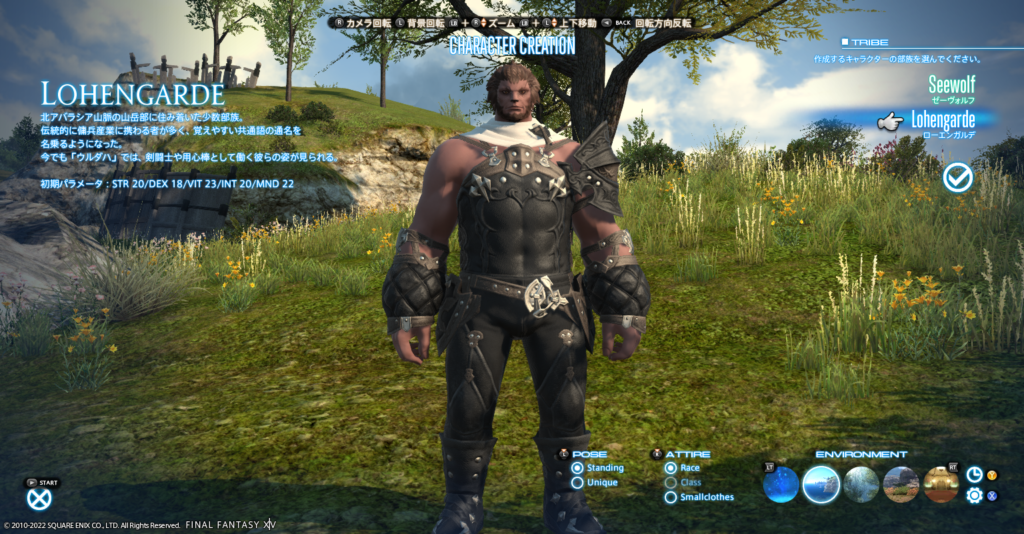Choose the Lohengarde tribe entry
The height and width of the screenshot is (534, 1024).
click(941, 121)
